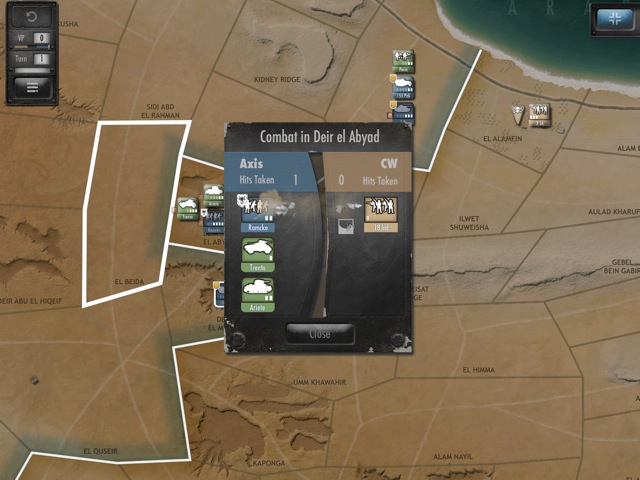Click the undo arrow button
This screenshot has height=480, width=640.
(x=31, y=17)
